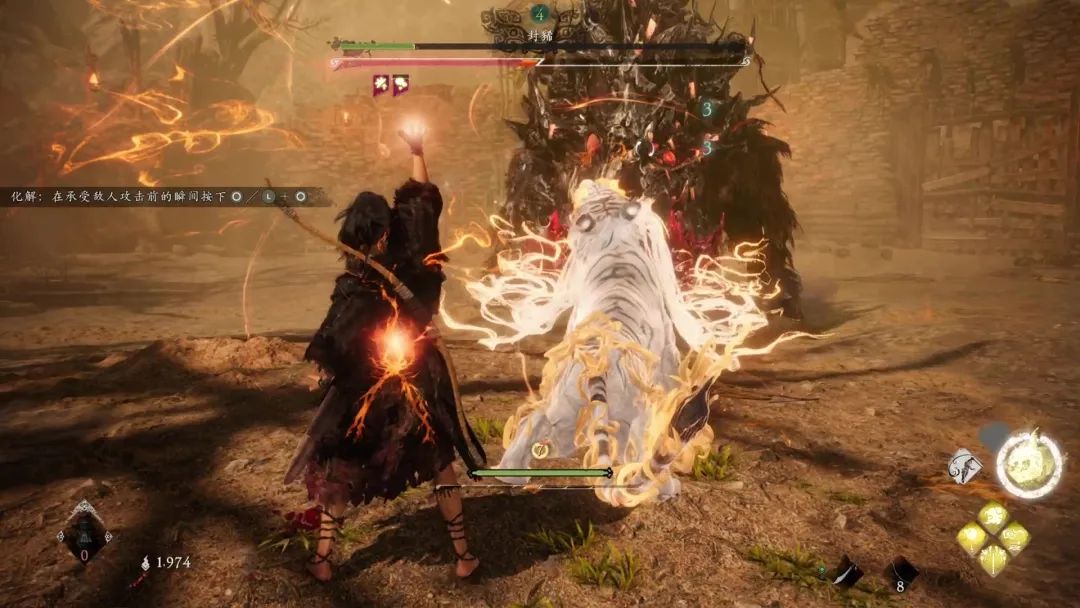Cast the left wizardry spell diamond
This screenshot has width=1080, height=608.
click(x=971, y=539)
